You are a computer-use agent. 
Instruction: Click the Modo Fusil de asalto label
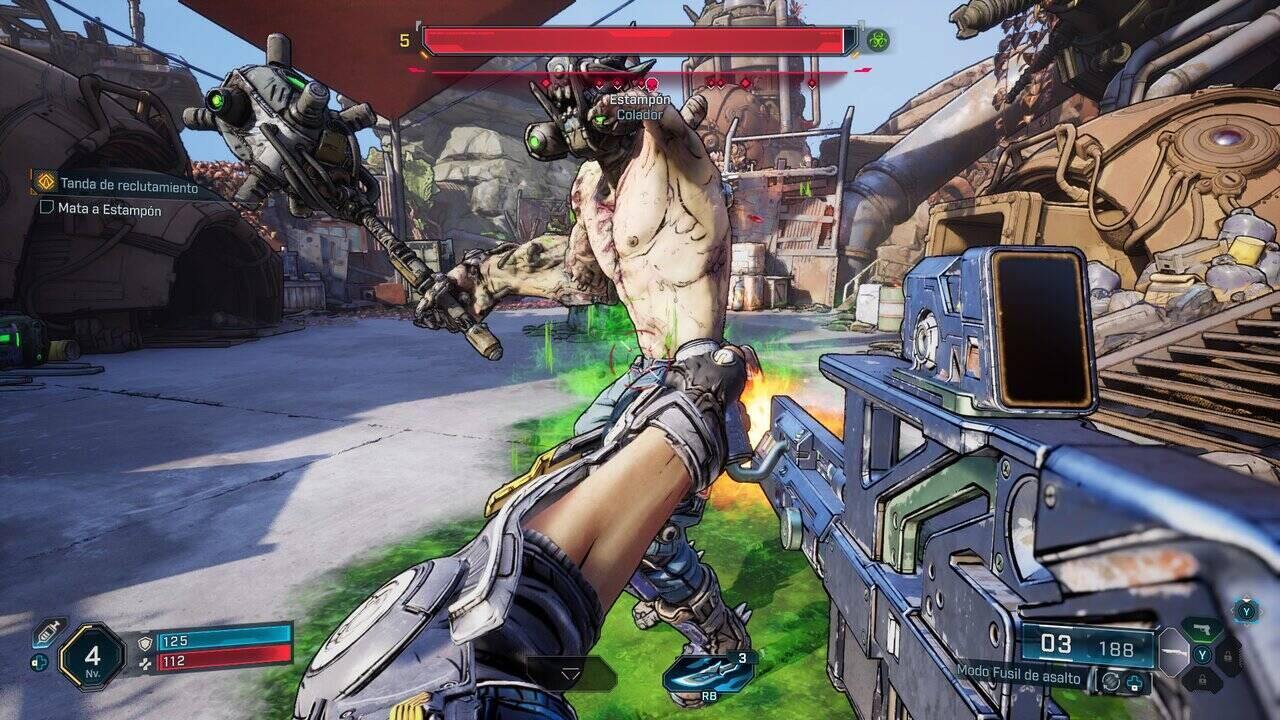[x=1018, y=677]
